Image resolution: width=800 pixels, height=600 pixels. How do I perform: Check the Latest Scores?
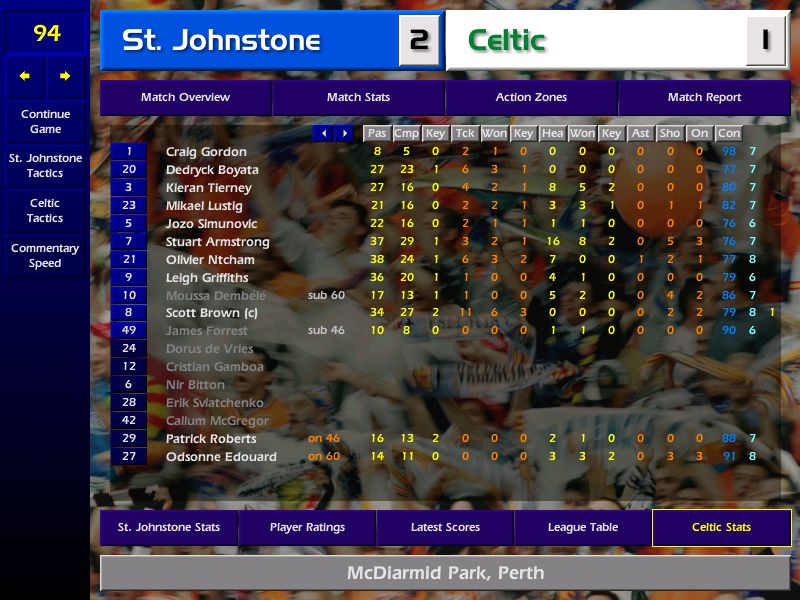click(x=445, y=527)
